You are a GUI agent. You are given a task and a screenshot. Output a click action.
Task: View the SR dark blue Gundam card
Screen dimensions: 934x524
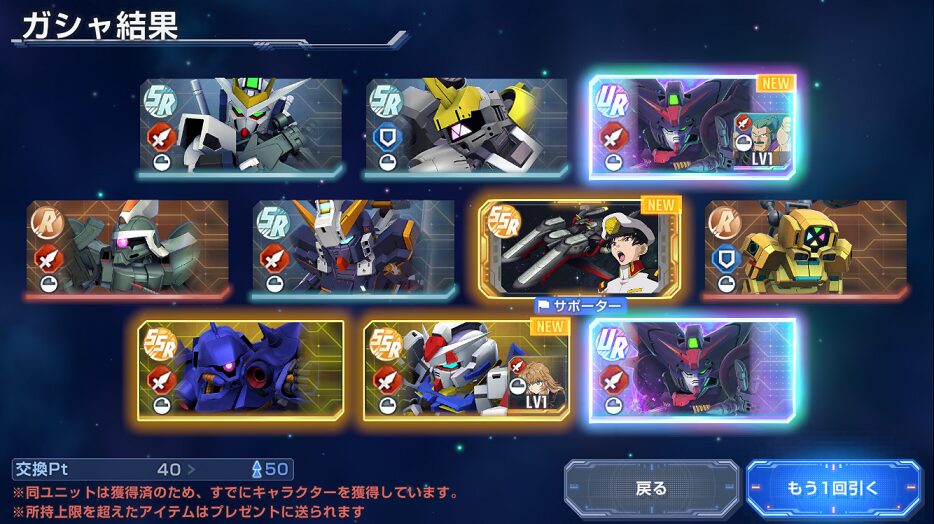tap(353, 249)
